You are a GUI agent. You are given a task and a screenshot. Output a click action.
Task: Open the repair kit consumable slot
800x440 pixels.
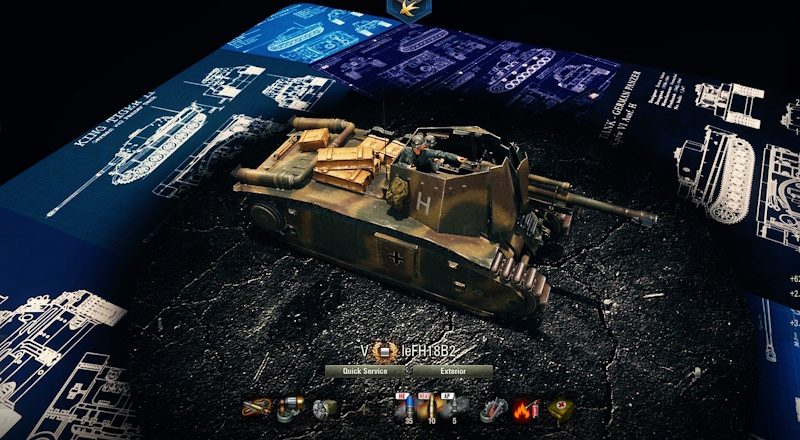tap(493, 408)
